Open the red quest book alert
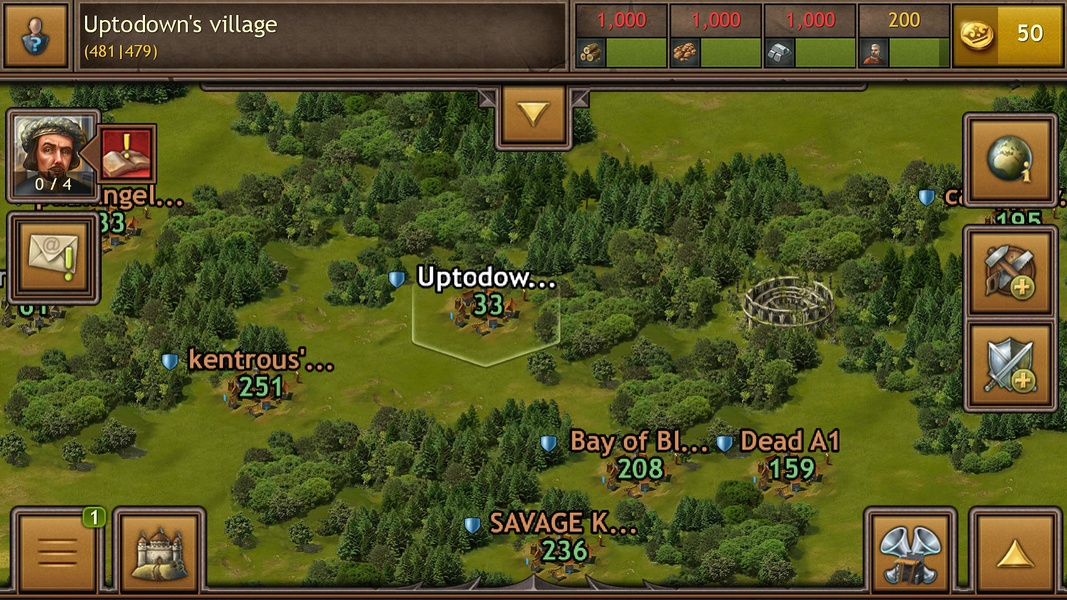Viewport: 1067px width, 600px height. (127, 154)
